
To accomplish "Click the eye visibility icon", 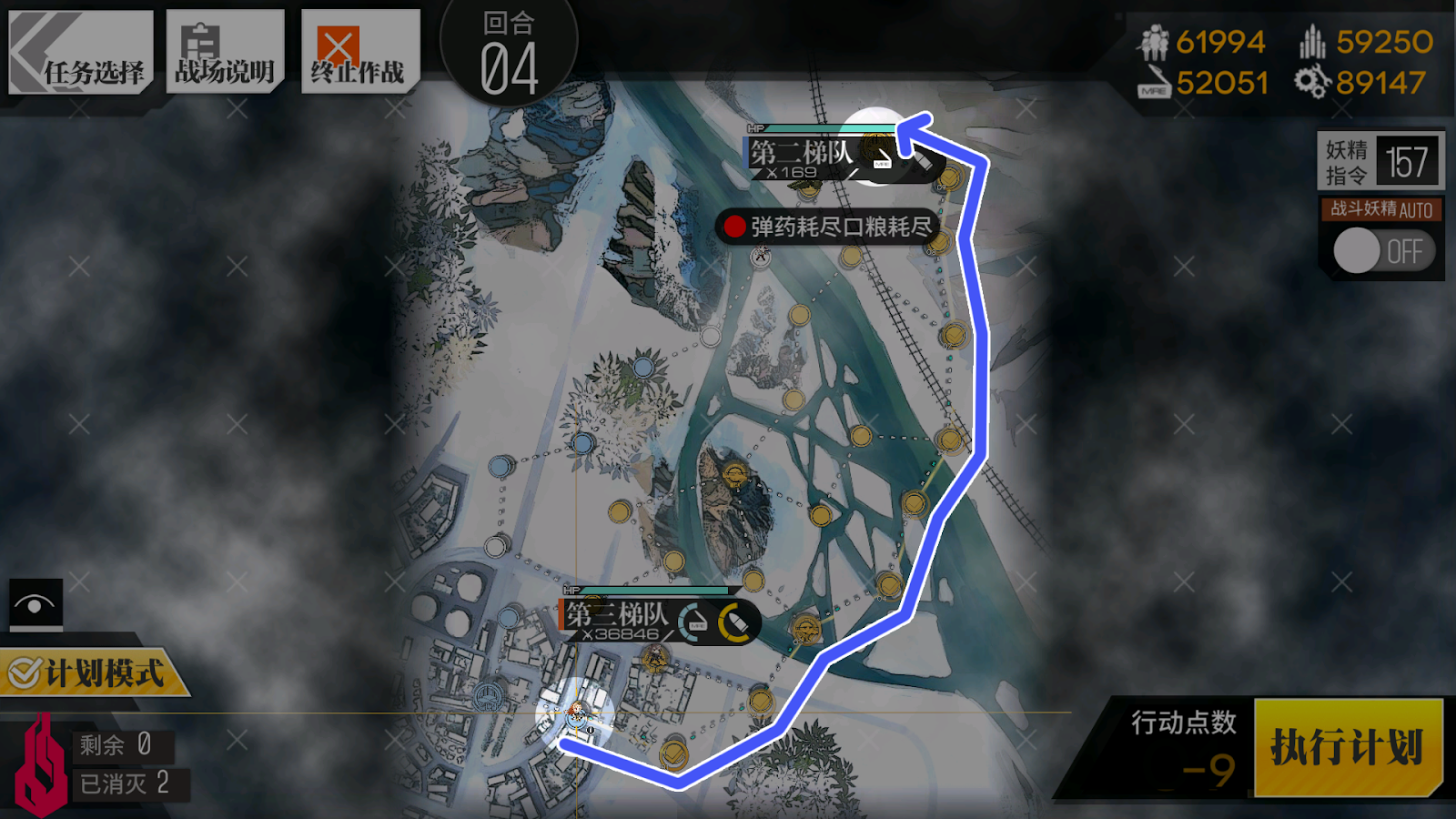I will click(35, 603).
